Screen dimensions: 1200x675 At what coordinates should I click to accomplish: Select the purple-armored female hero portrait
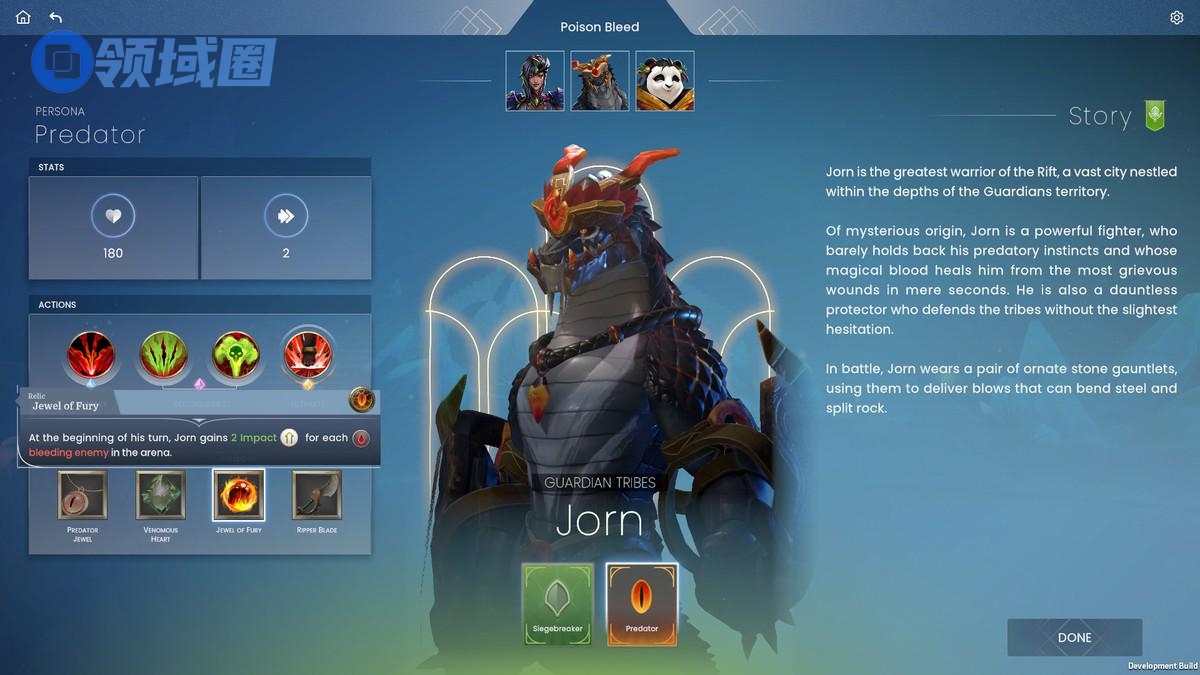point(535,81)
